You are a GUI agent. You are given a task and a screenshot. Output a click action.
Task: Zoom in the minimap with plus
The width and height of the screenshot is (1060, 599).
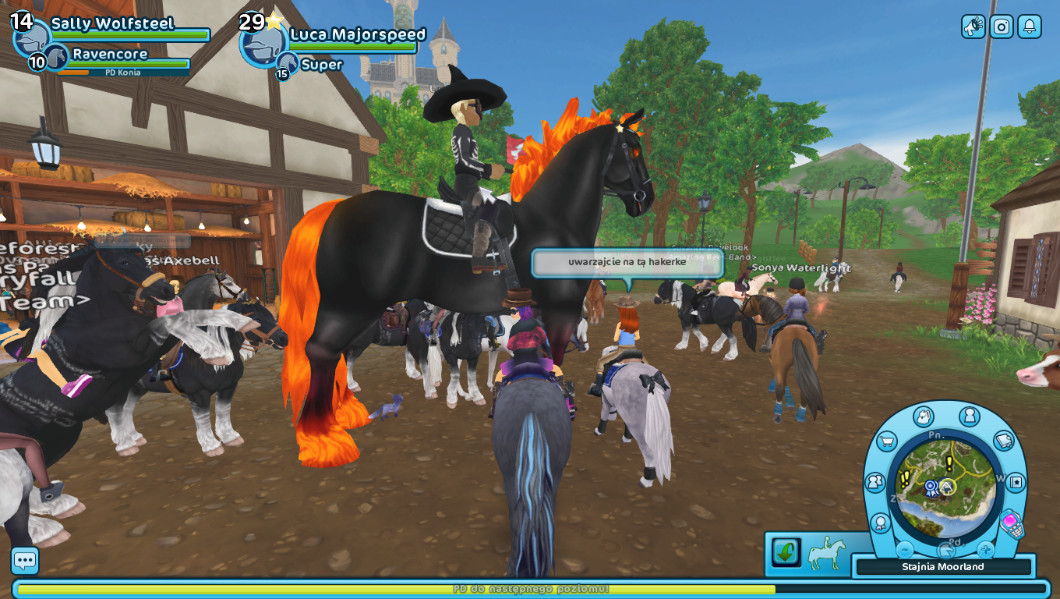985,549
